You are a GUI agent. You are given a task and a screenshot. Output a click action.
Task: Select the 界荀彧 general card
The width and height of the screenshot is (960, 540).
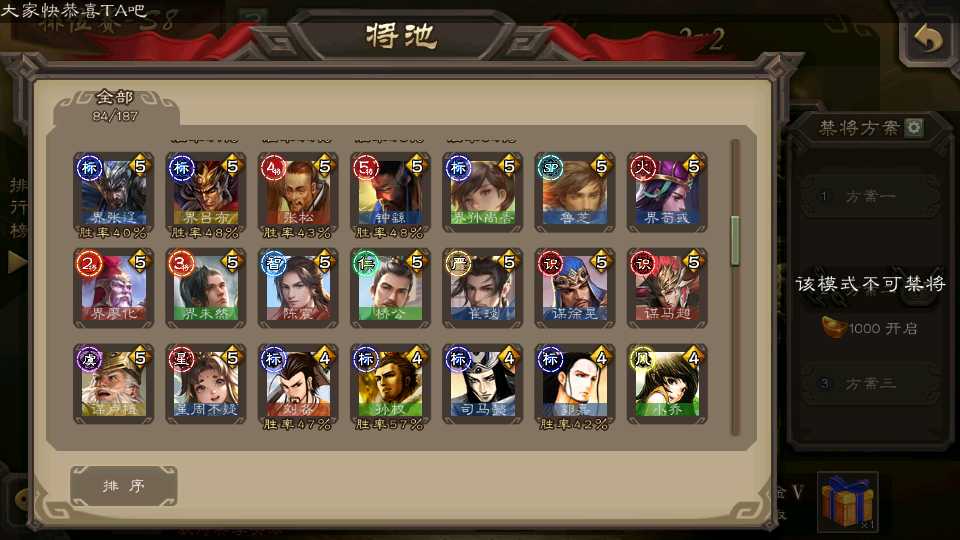click(665, 192)
